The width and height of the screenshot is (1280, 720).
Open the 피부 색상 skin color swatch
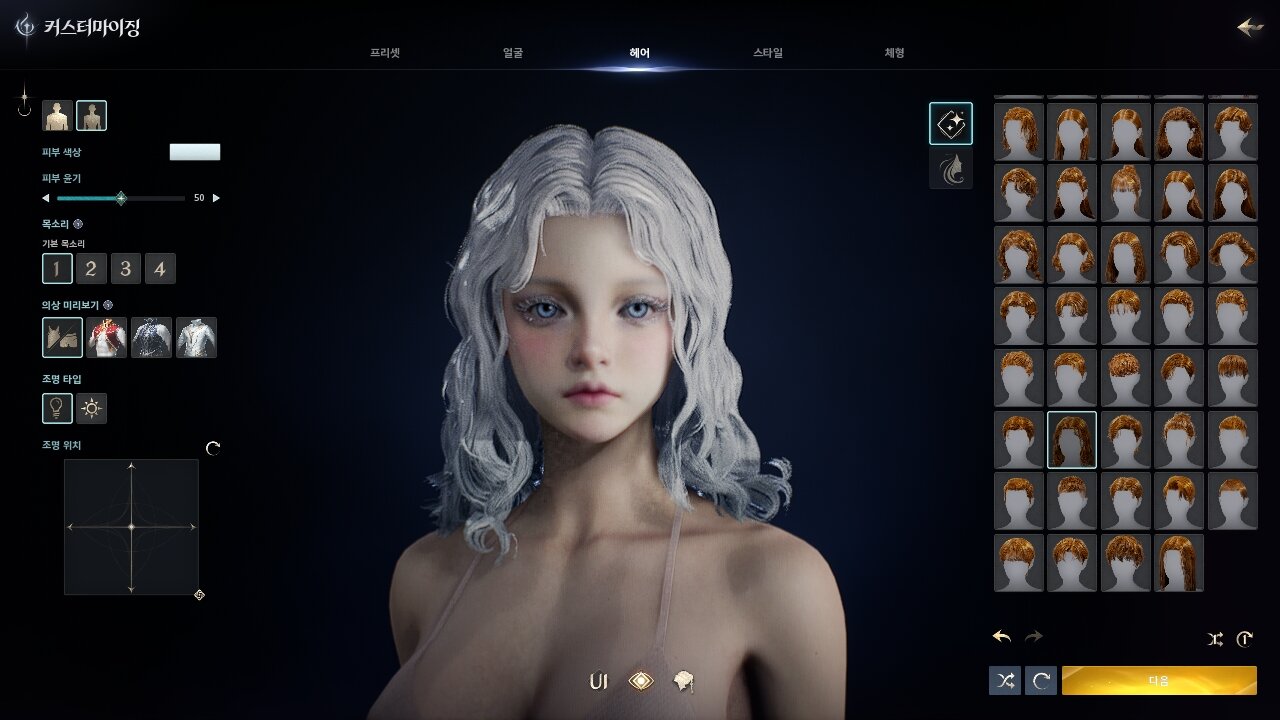pyautogui.click(x=195, y=152)
